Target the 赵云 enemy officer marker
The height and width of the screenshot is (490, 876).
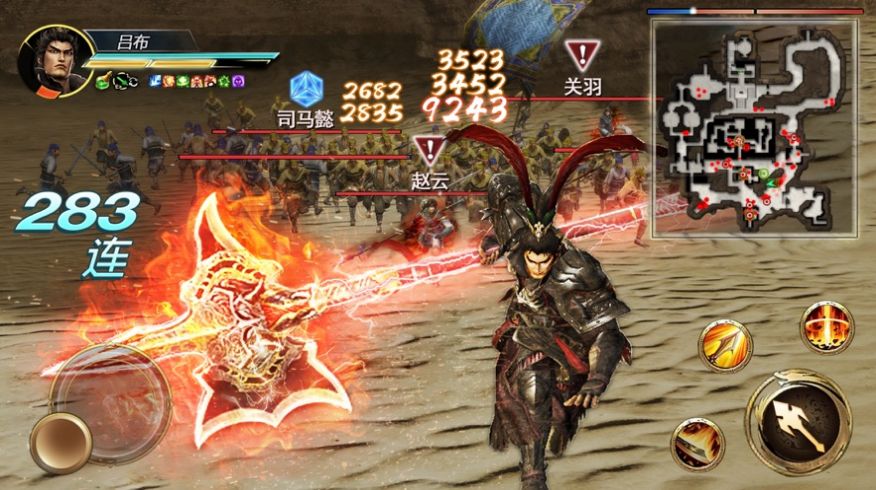[x=430, y=152]
